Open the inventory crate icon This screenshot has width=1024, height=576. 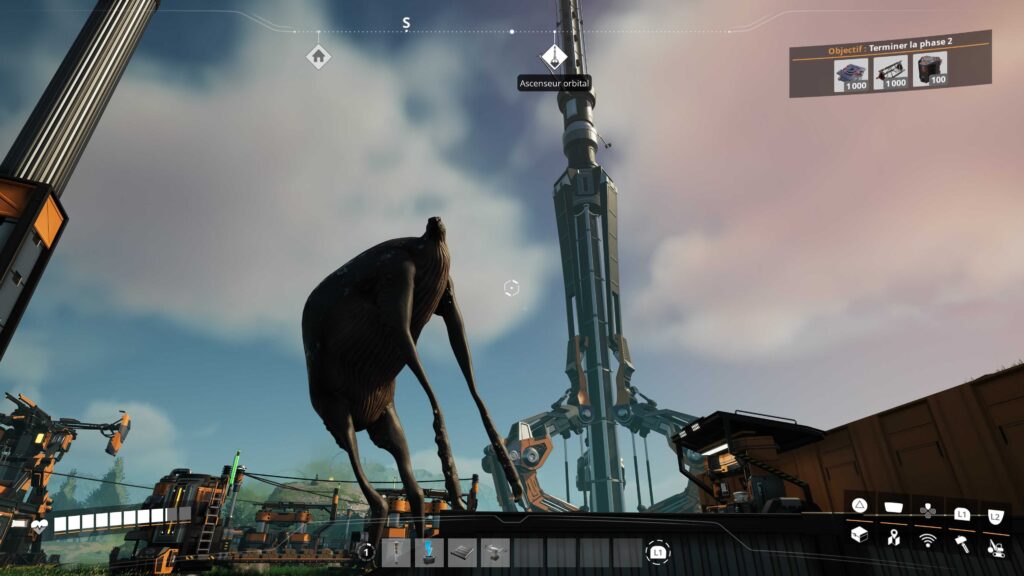[x=859, y=537]
